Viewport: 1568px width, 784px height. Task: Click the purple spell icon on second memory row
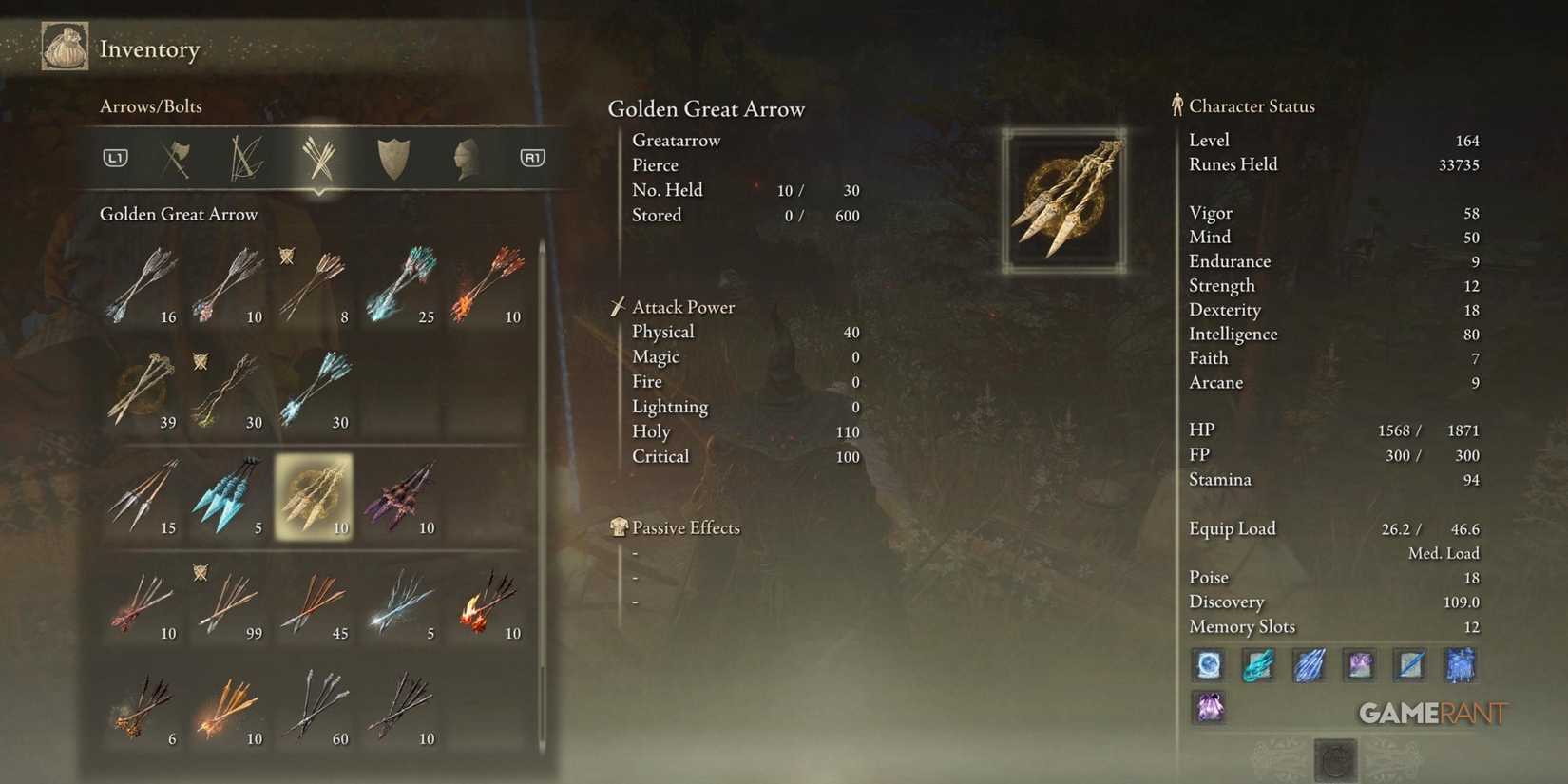click(x=1208, y=708)
